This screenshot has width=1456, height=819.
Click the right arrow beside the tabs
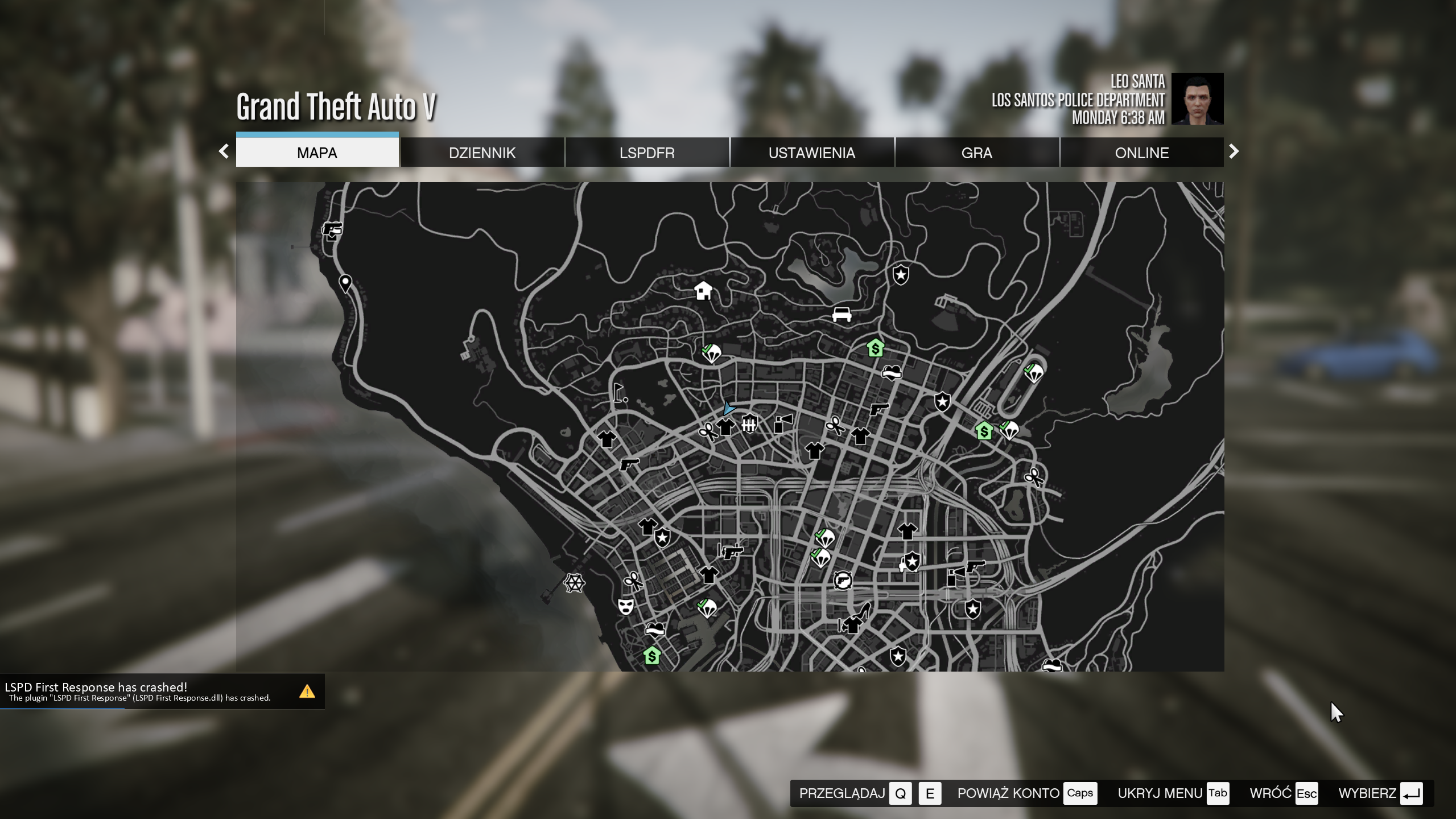click(x=1234, y=151)
